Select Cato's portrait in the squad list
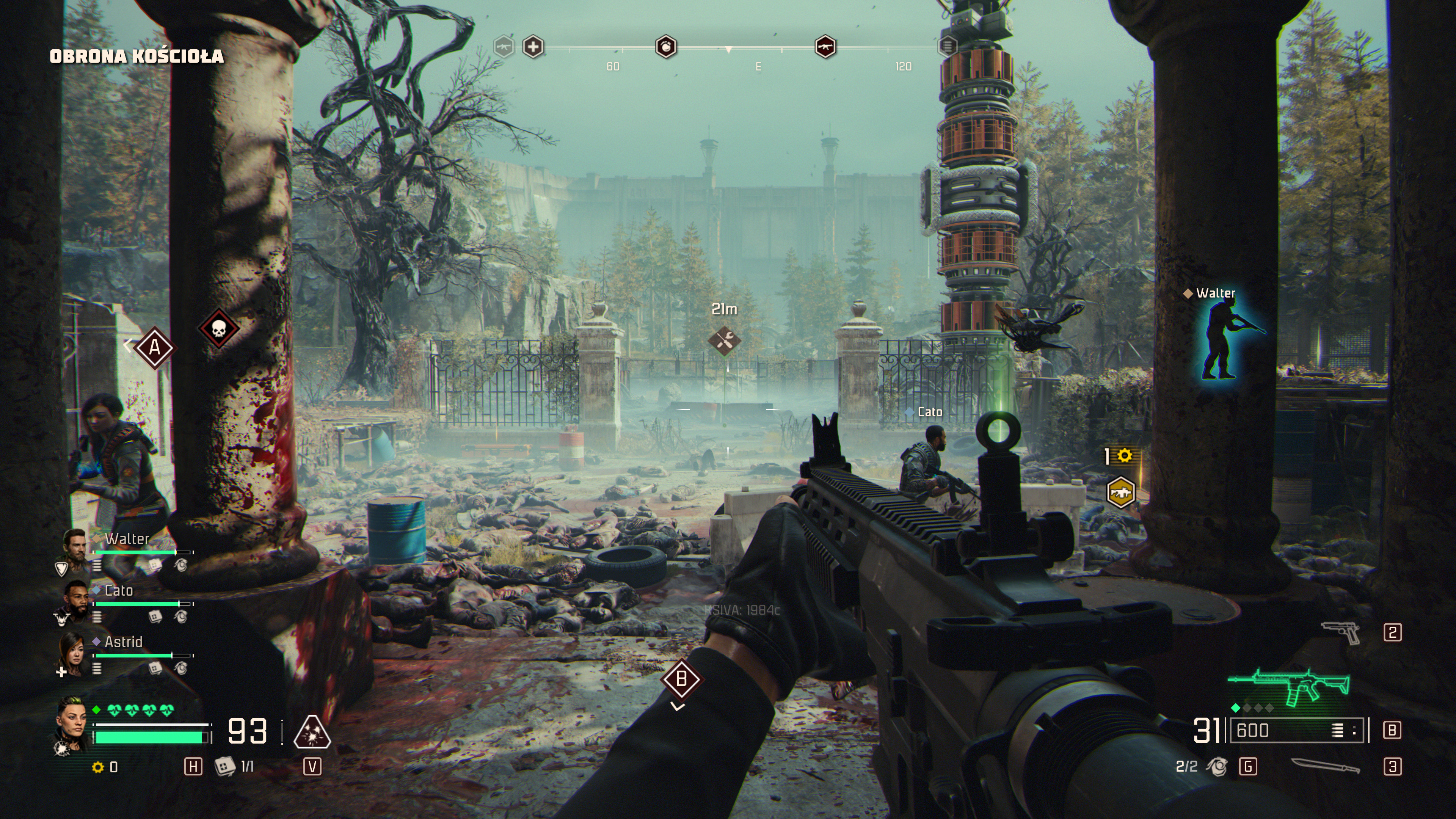 coord(74,599)
